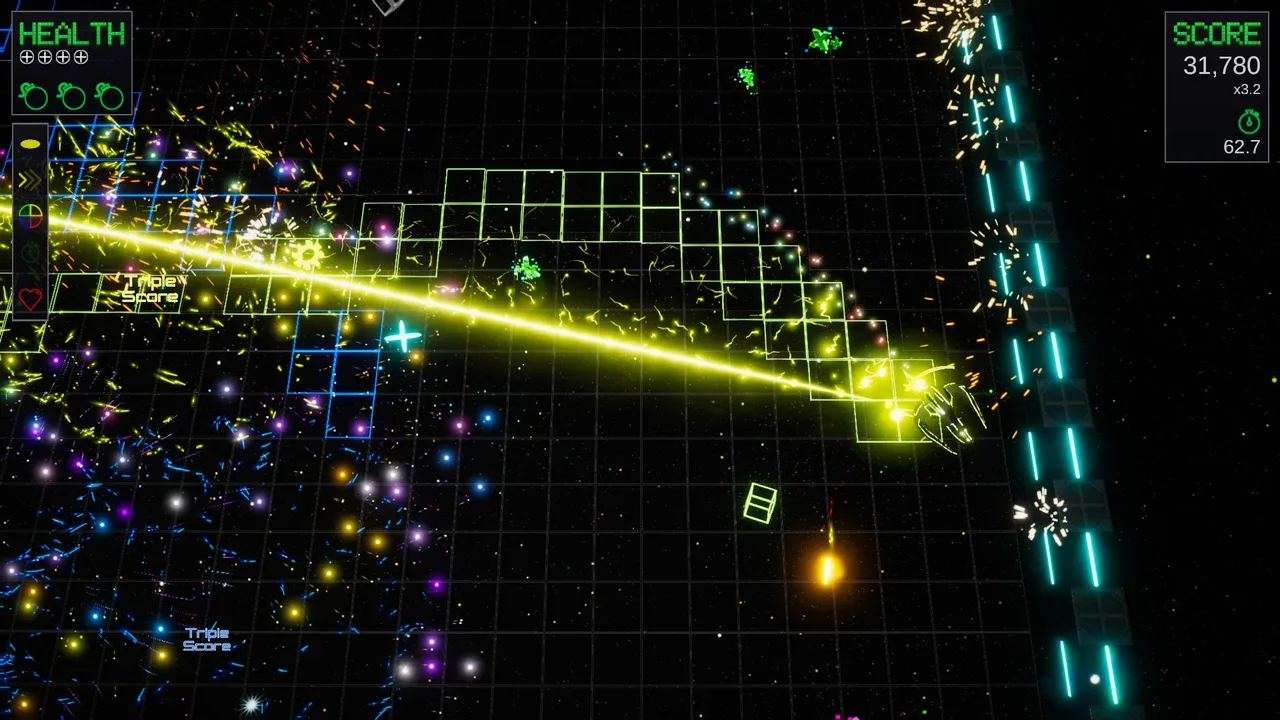The image size is (1280, 720).
Task: Select the yellow pill weapon icon
Action: (x=30, y=143)
